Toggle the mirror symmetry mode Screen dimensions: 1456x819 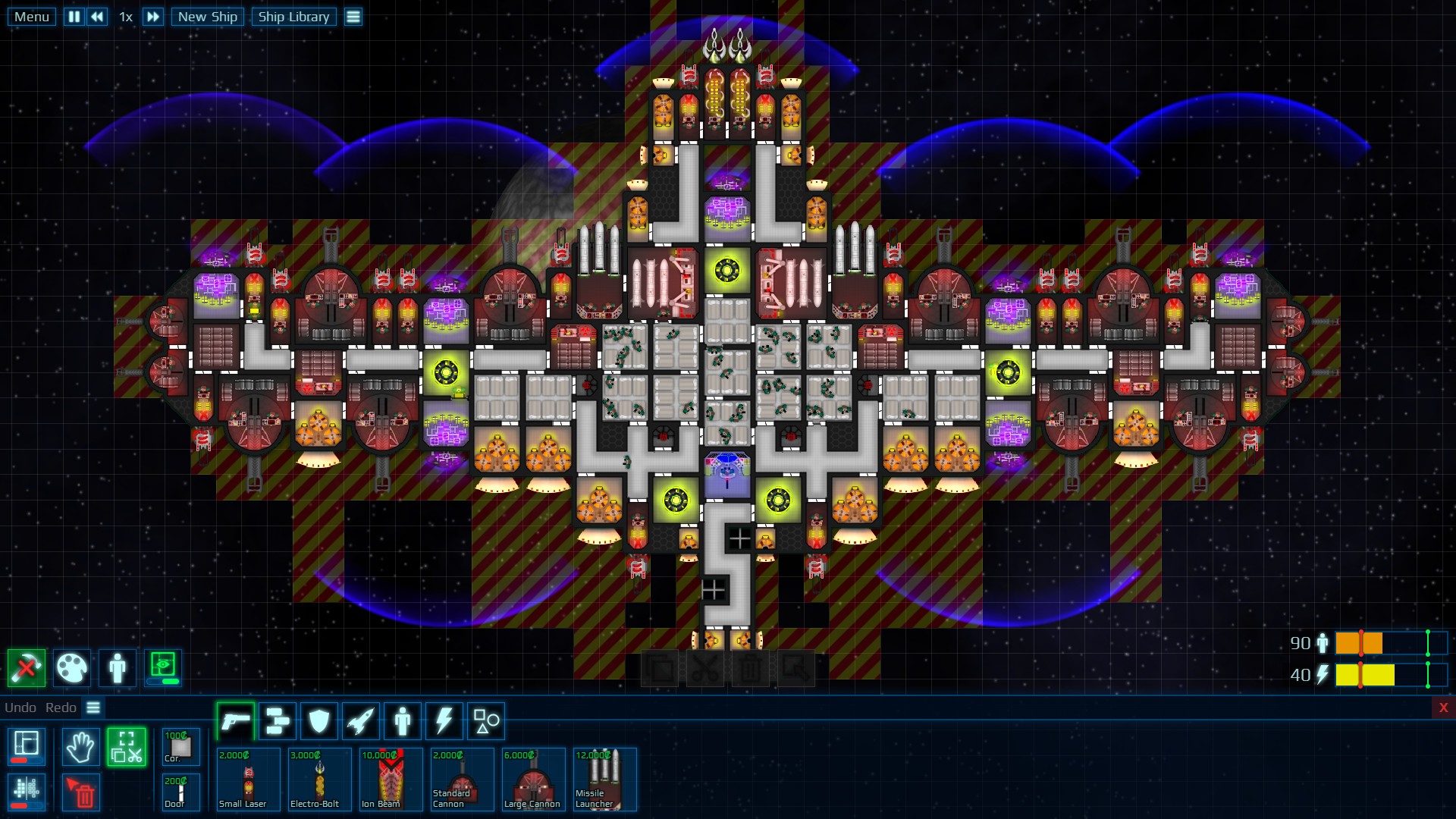27,794
